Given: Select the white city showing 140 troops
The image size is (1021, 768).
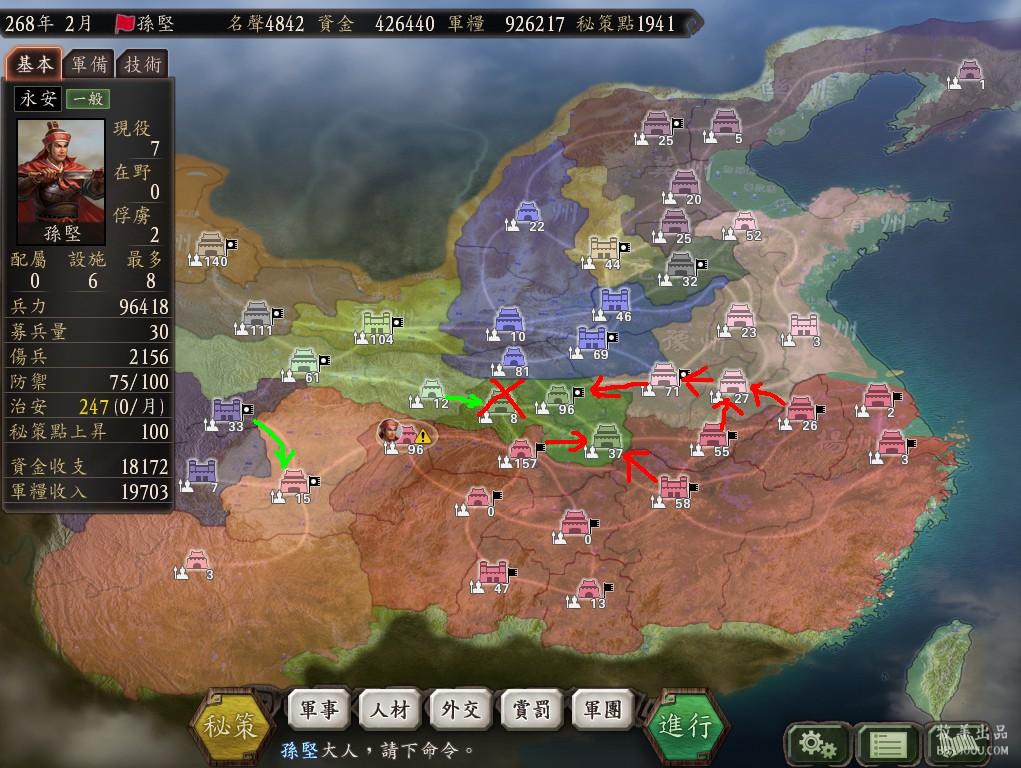Looking at the screenshot, I should click(212, 246).
